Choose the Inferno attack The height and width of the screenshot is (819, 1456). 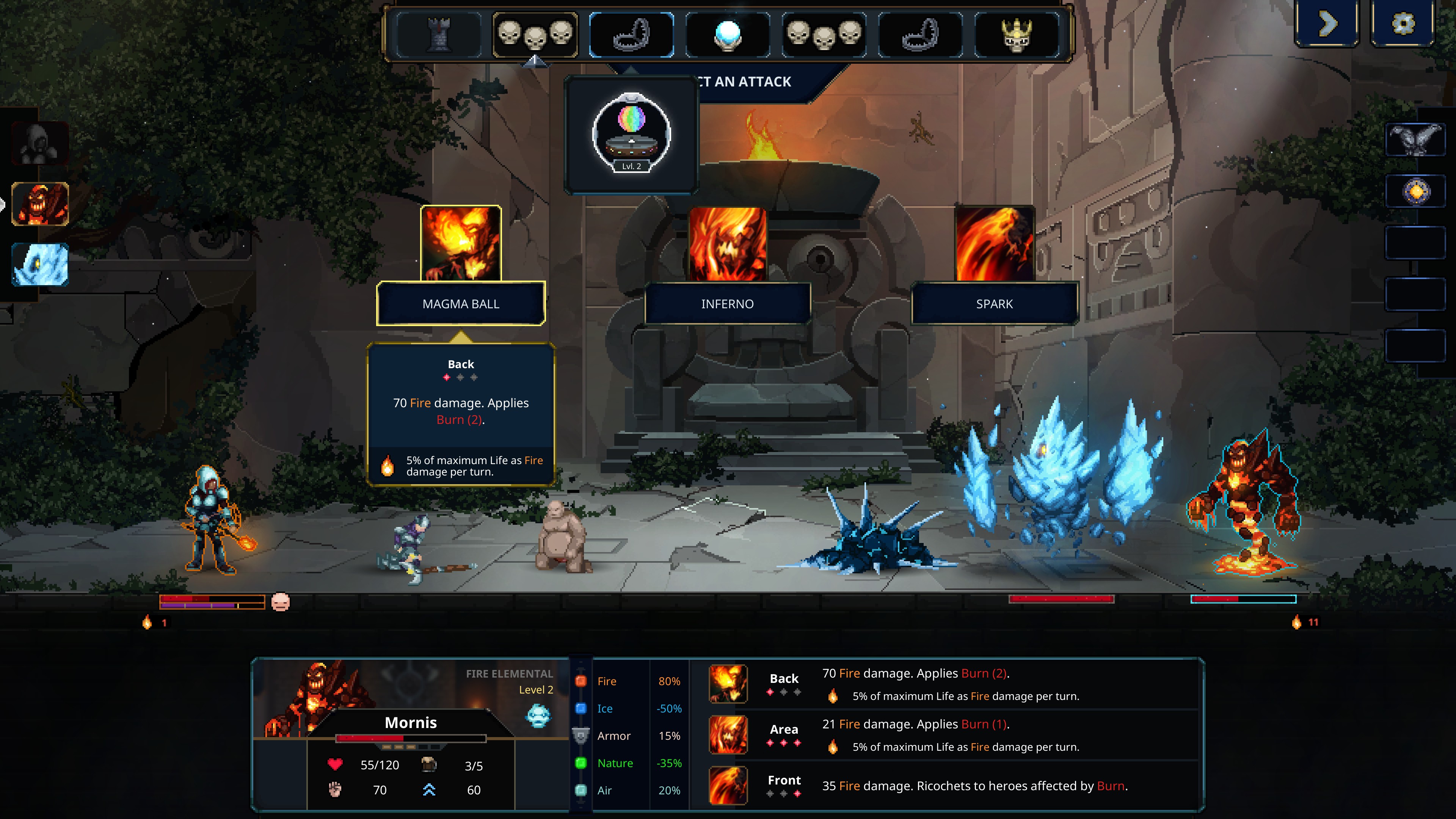[x=728, y=303]
